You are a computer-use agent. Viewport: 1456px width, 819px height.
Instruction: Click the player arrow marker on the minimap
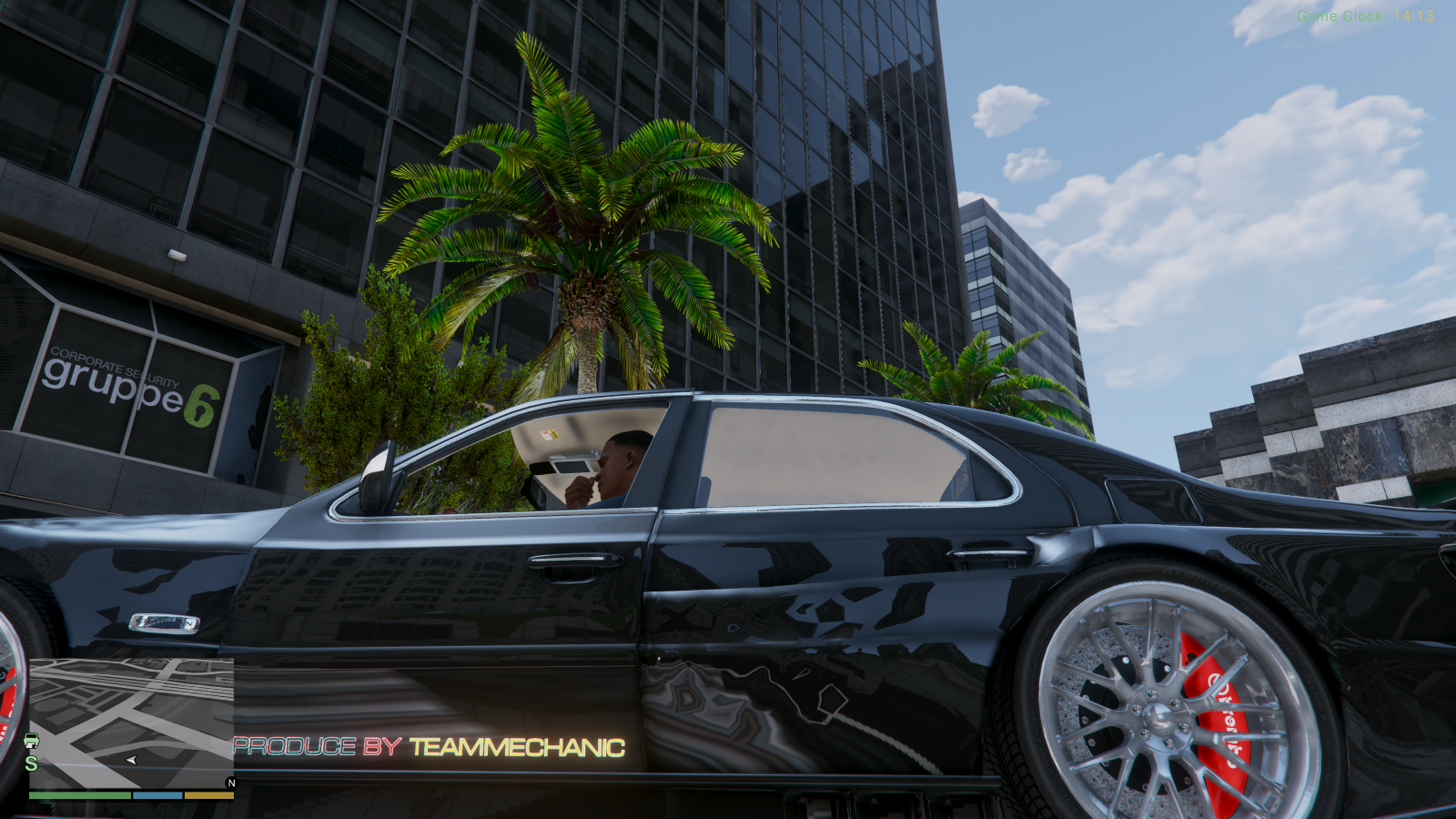tap(130, 760)
